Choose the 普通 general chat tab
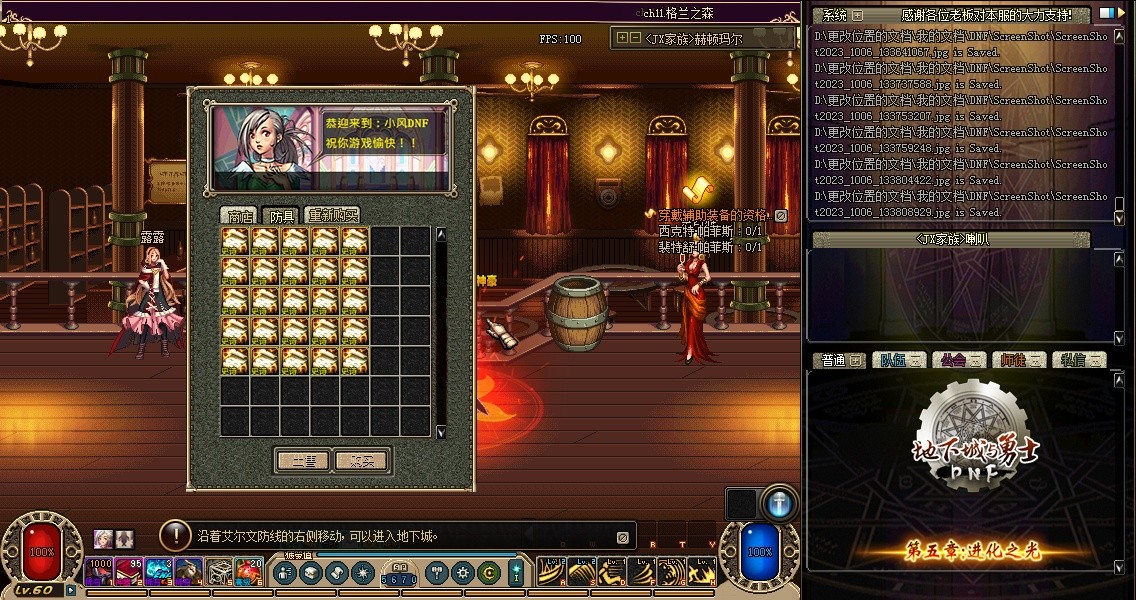This screenshot has height=600, width=1136. 841,360
